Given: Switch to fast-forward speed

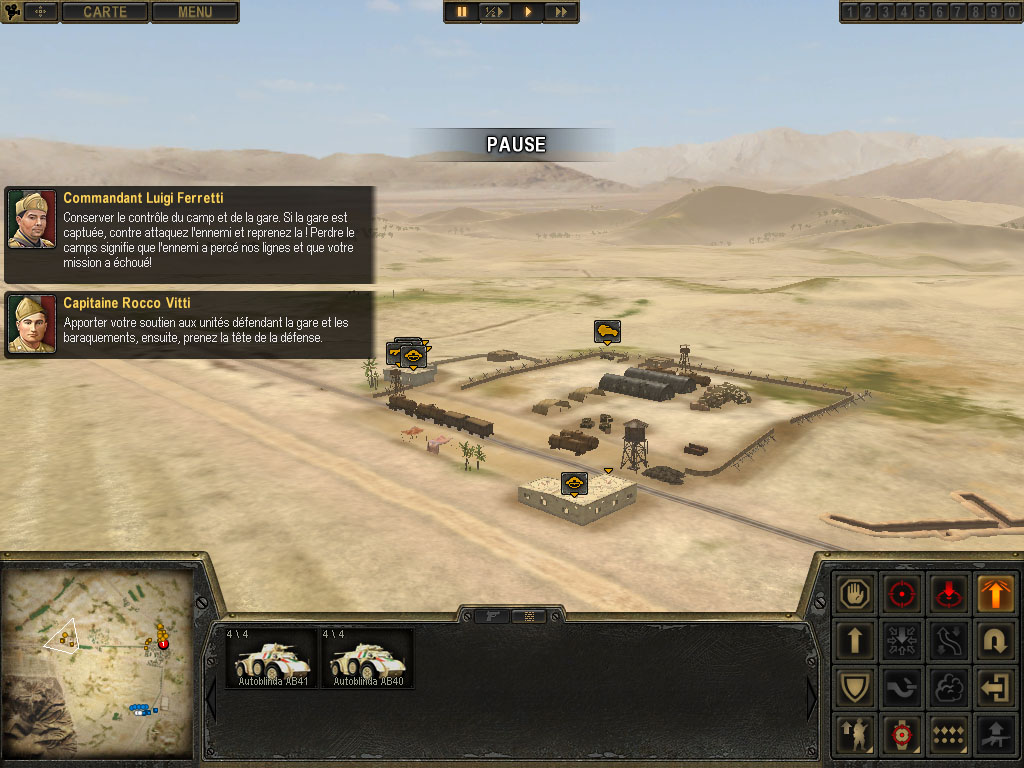Looking at the screenshot, I should coord(561,12).
